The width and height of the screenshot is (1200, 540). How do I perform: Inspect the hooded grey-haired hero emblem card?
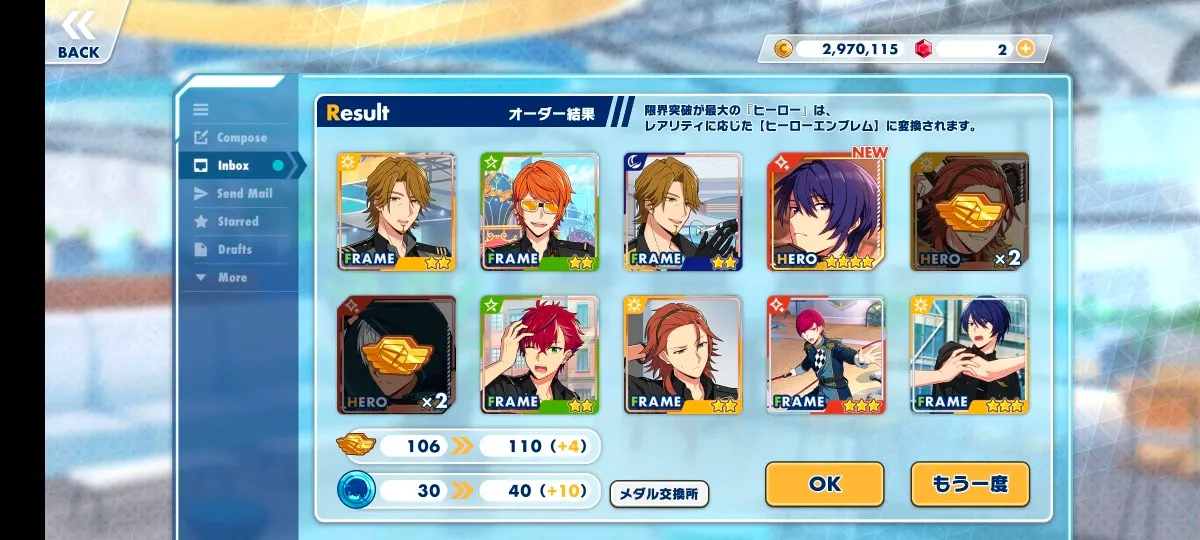click(396, 355)
